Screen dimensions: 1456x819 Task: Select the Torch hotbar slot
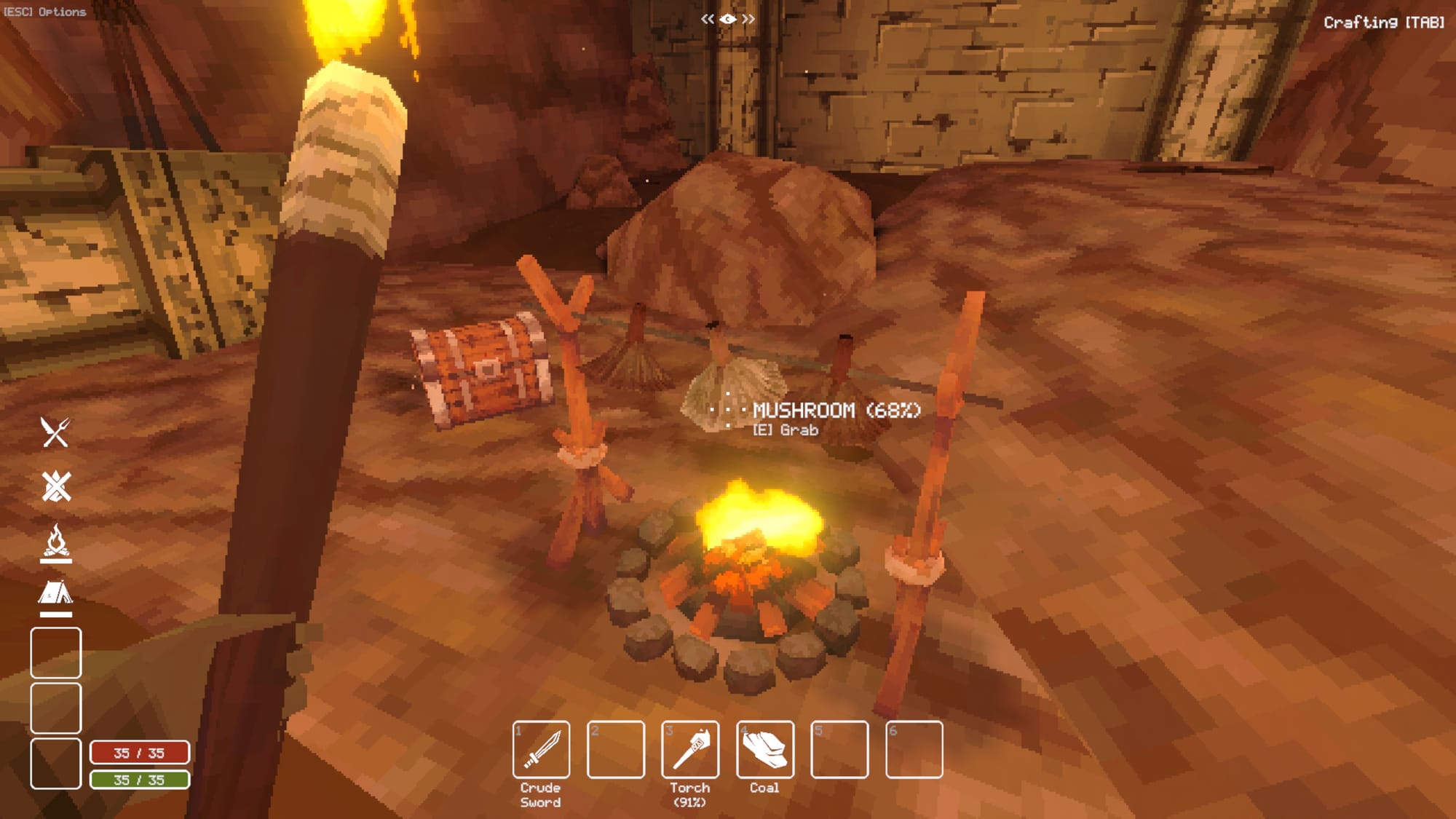[x=690, y=749]
